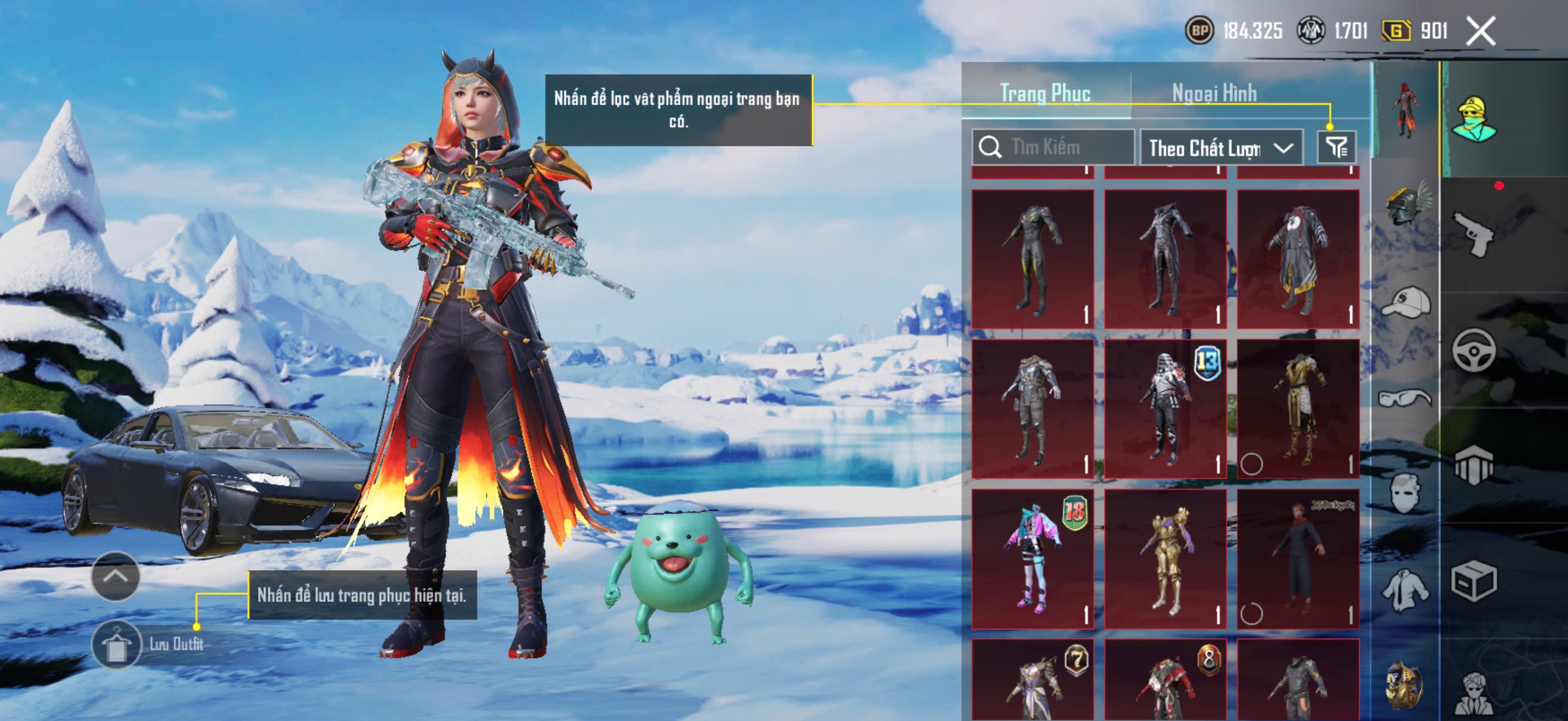Choose the pink outfit with 18 badge
Screen dimensions: 1568x721
click(x=1032, y=558)
